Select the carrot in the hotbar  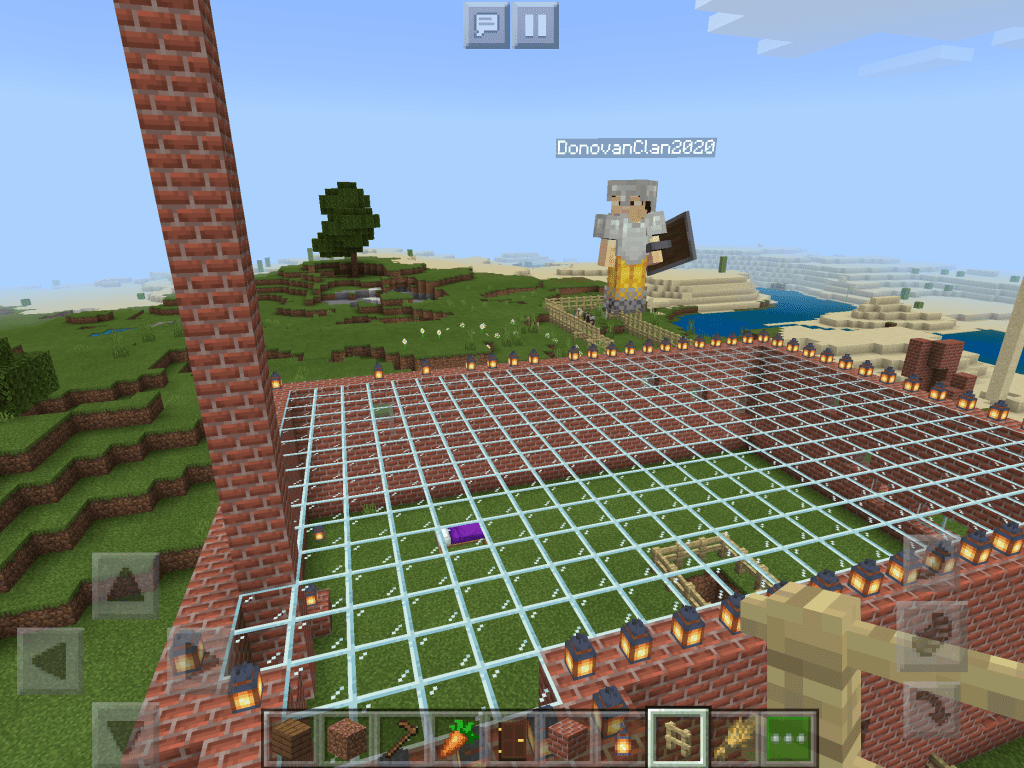point(455,738)
